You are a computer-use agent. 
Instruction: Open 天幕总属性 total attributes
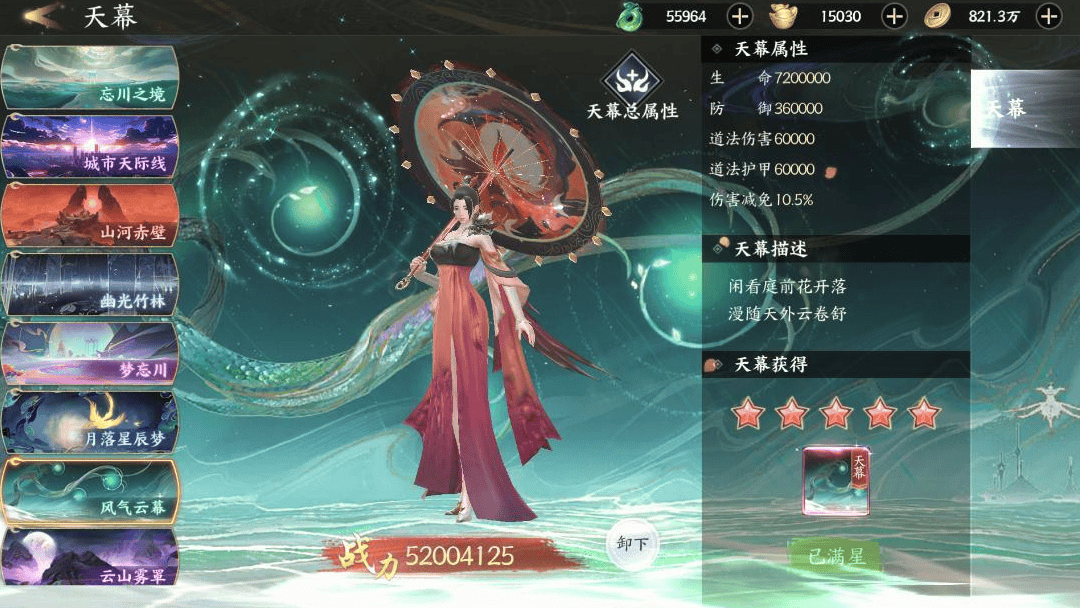(x=632, y=88)
